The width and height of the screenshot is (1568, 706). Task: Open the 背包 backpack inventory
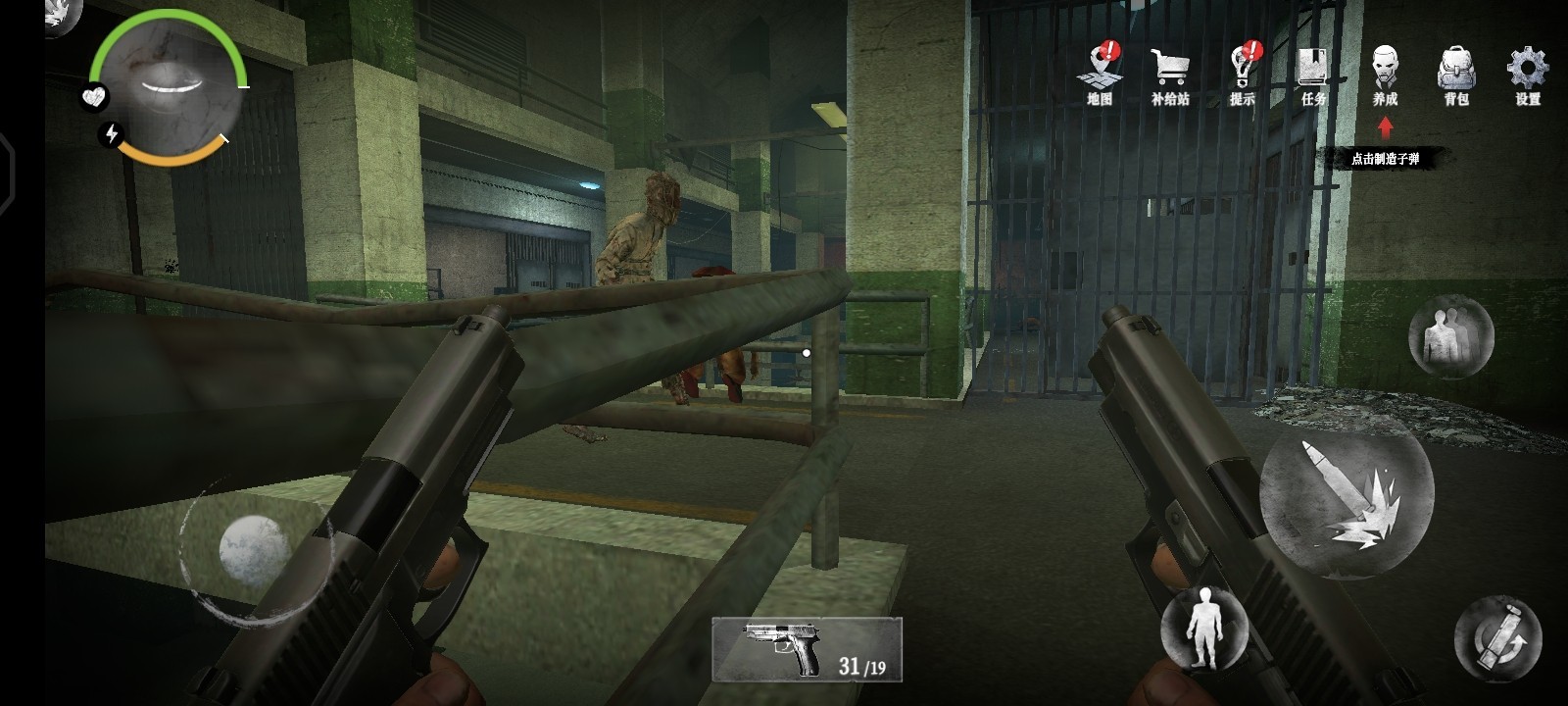click(x=1456, y=72)
